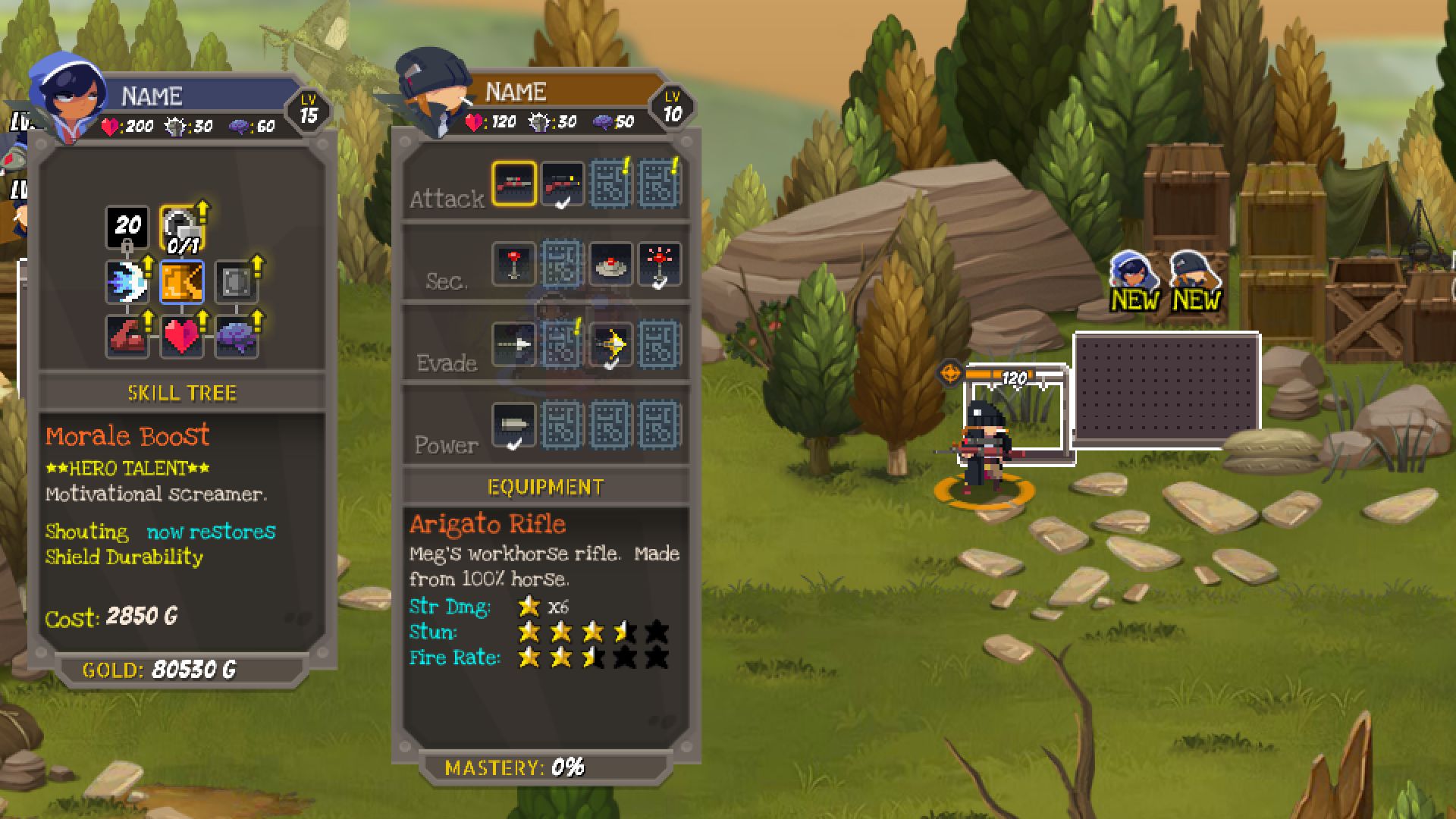Image resolution: width=1456 pixels, height=819 pixels.
Task: Select the flashing red beacon secondary item
Action: 659,264
